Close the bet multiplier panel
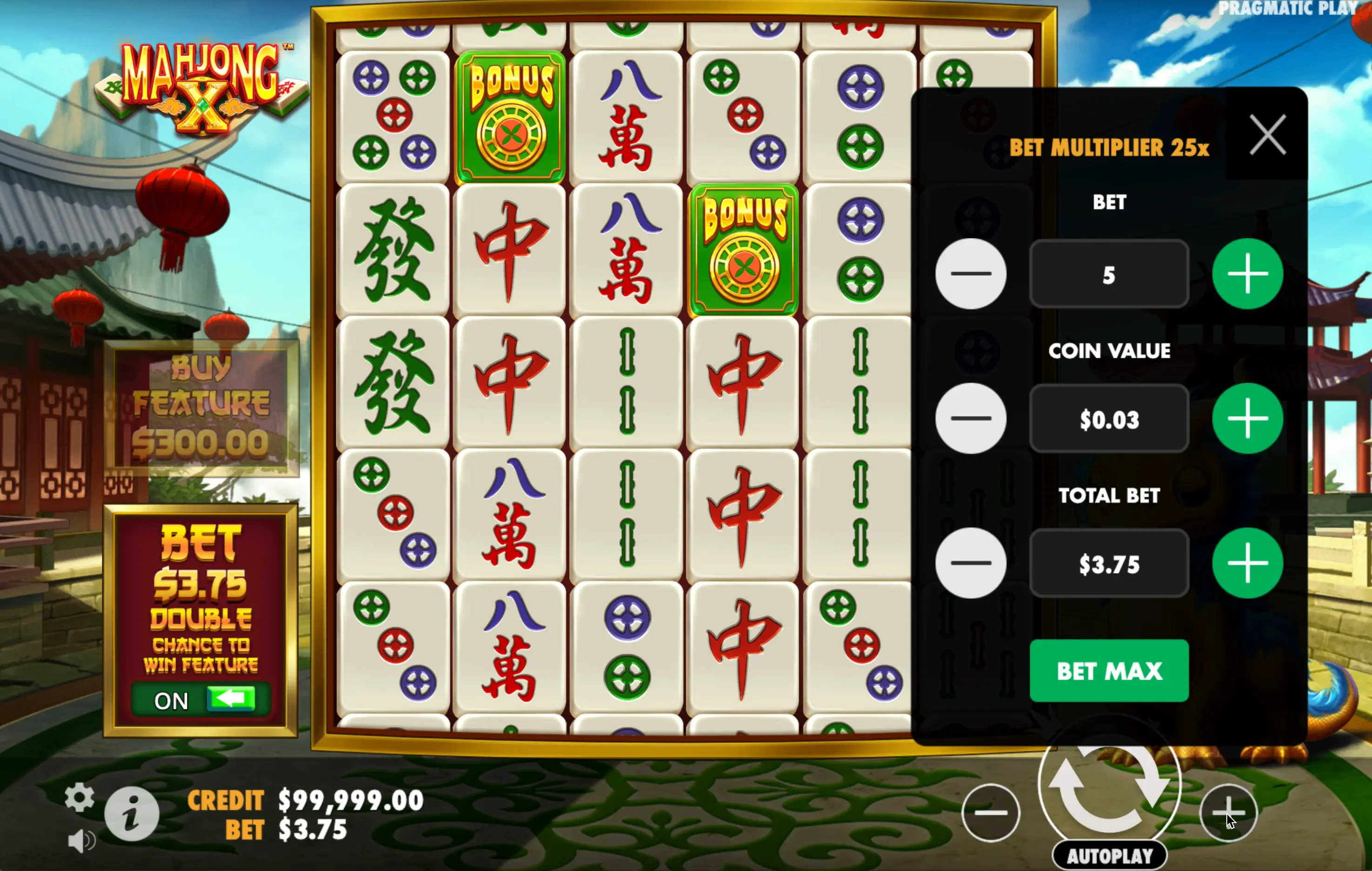Image resolution: width=1372 pixels, height=871 pixels. point(1267,135)
